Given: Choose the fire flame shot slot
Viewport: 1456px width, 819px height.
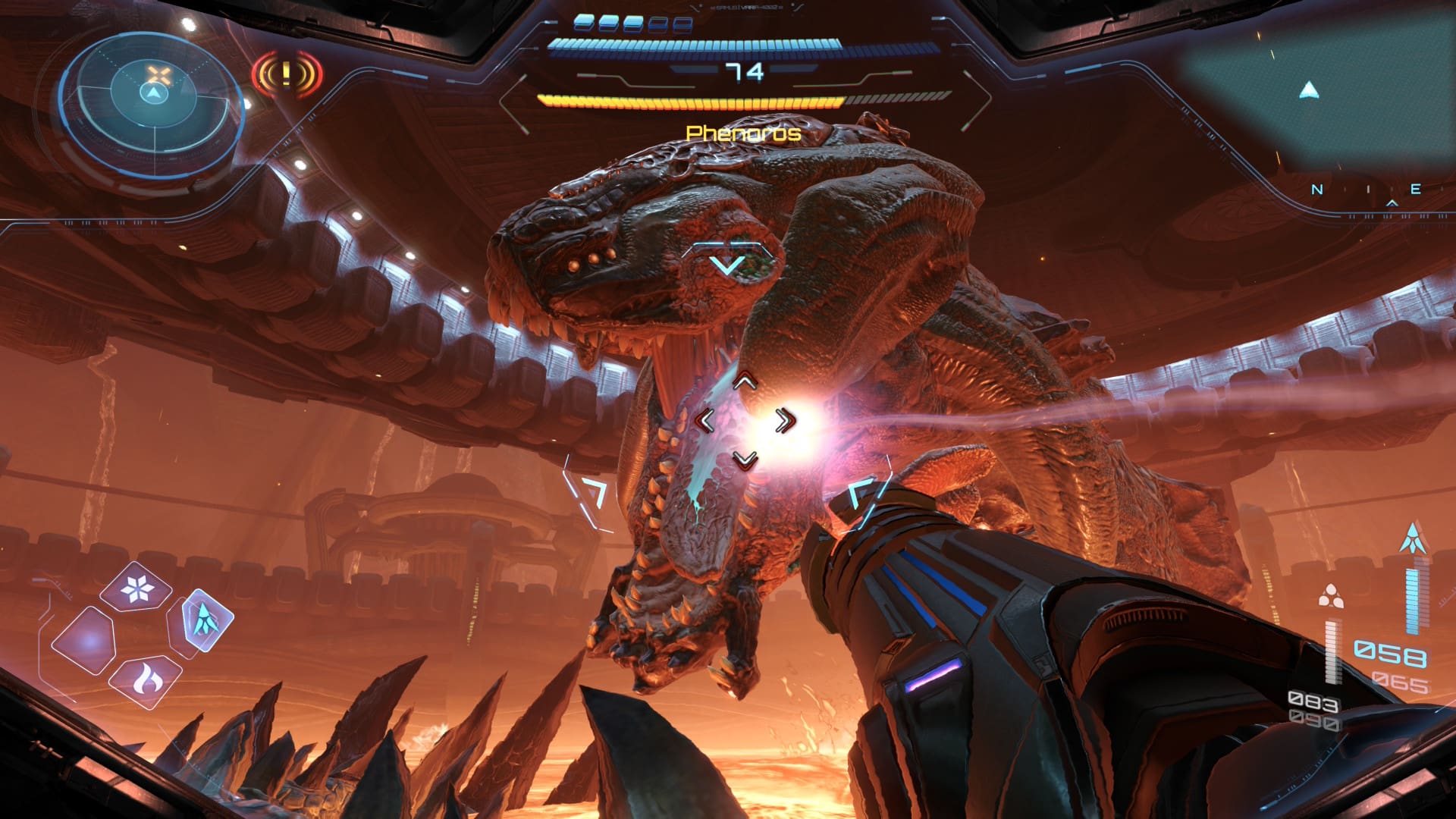Looking at the screenshot, I should (144, 679).
